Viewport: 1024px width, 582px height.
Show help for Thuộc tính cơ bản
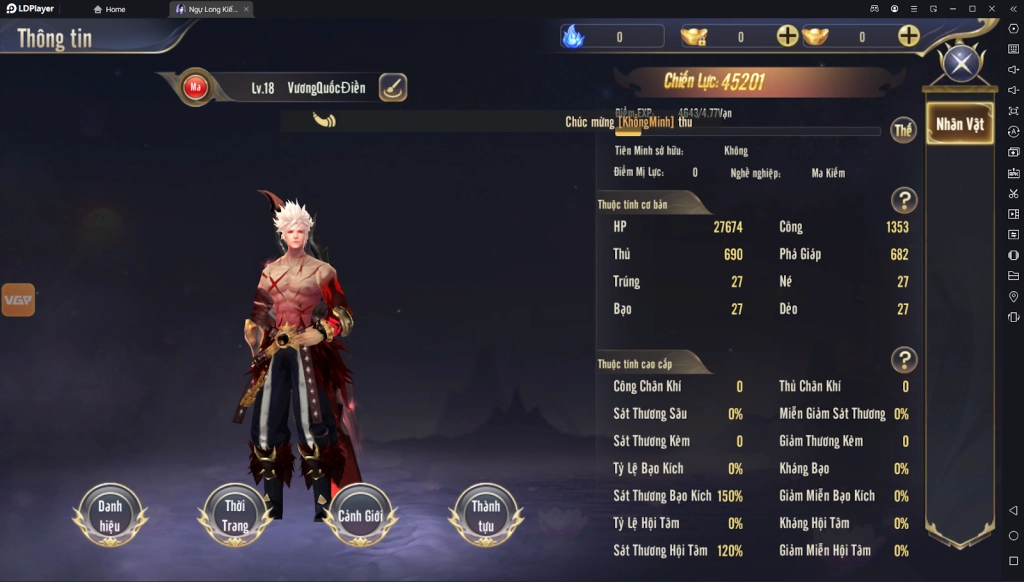(x=903, y=200)
